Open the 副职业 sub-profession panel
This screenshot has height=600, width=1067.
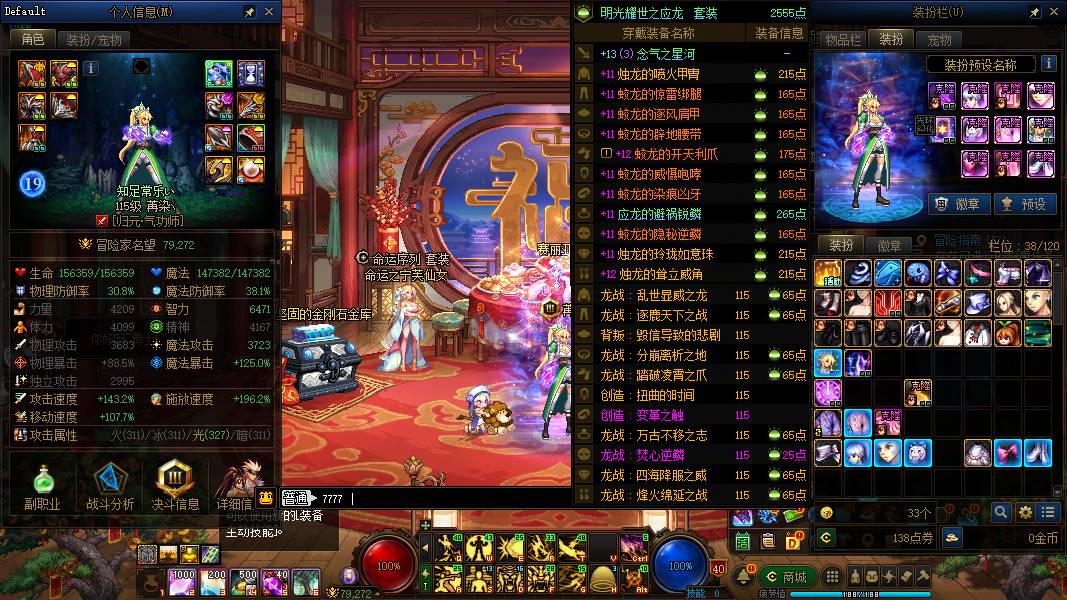[x=42, y=488]
